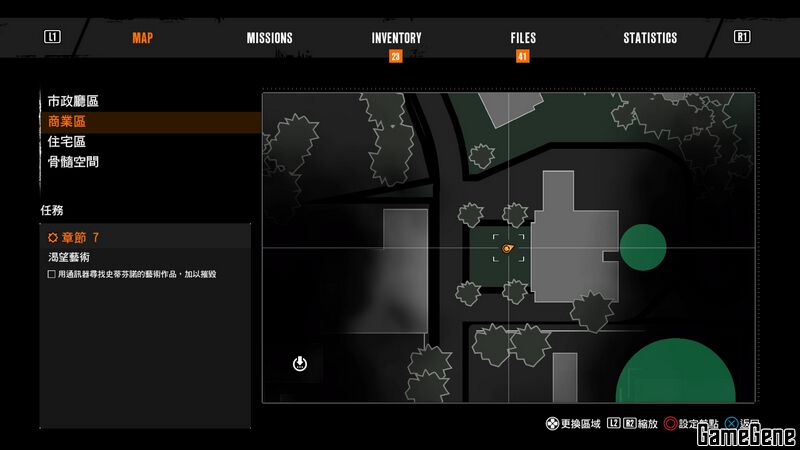The height and width of the screenshot is (450, 800).
Task: Open the 章節 7 mission entry
Action: point(75,237)
